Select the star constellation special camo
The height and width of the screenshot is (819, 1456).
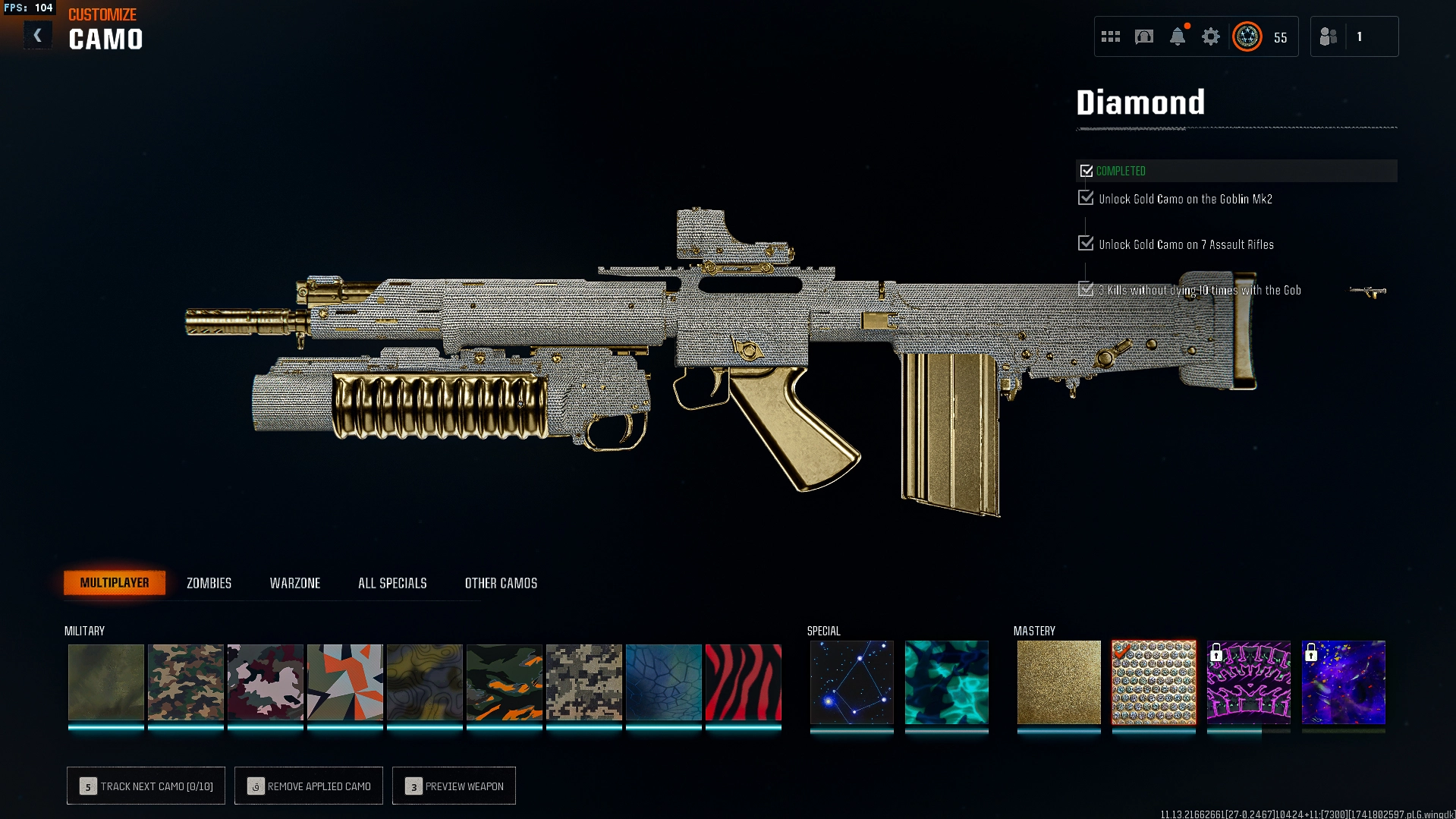(851, 682)
